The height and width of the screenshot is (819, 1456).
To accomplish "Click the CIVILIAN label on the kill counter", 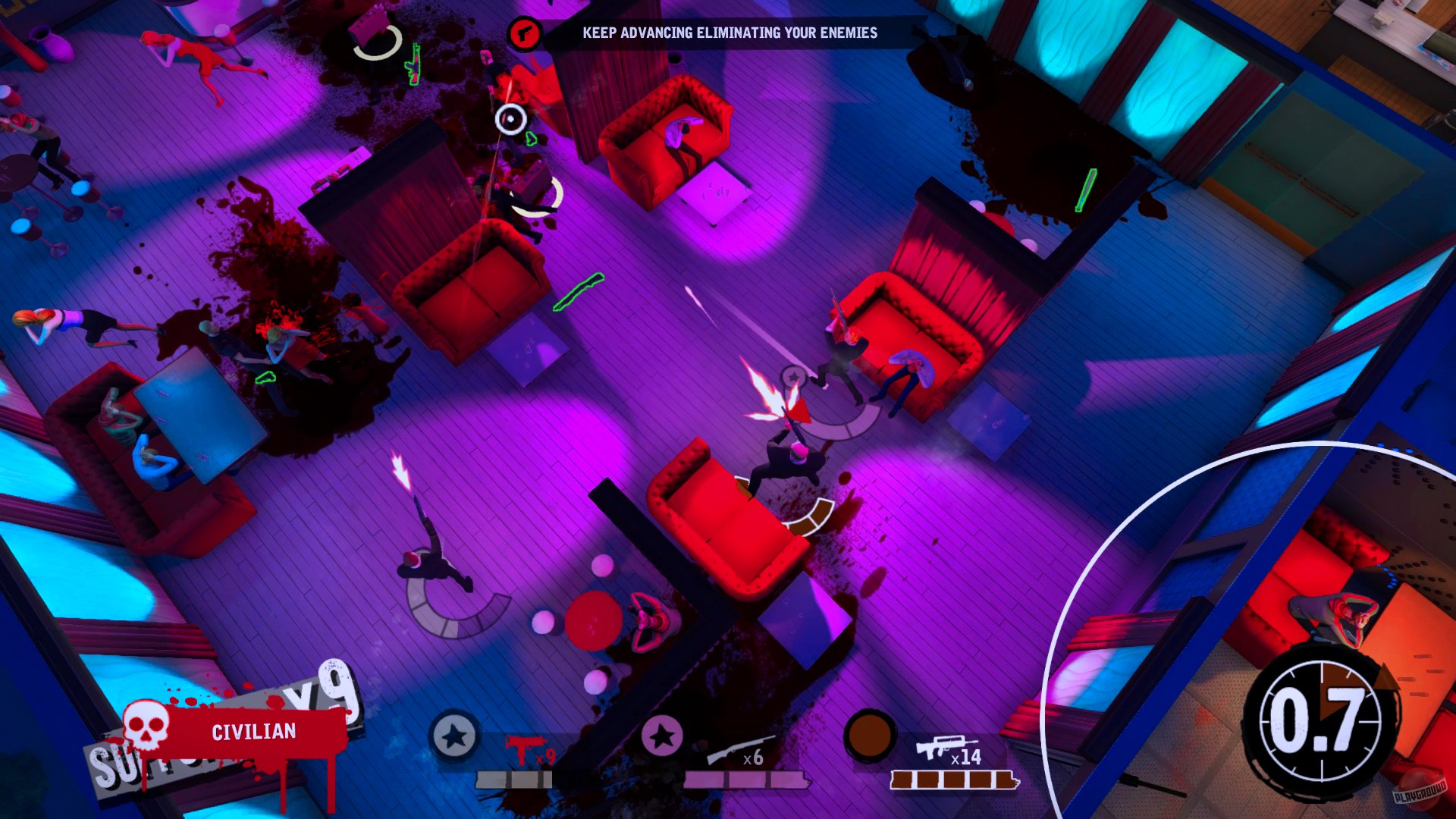I will (253, 732).
